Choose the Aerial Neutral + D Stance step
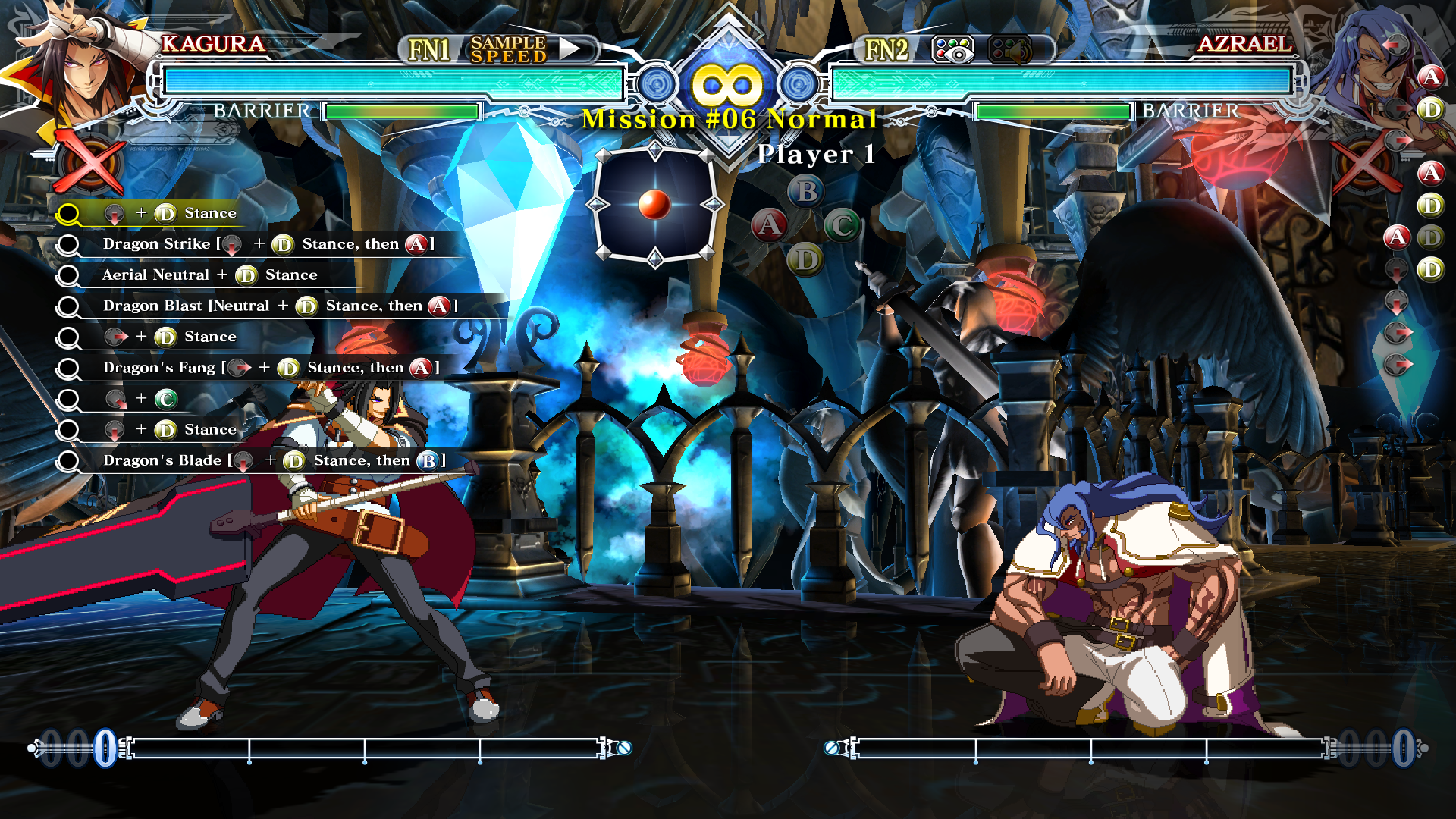The height and width of the screenshot is (819, 1456). coord(209,275)
